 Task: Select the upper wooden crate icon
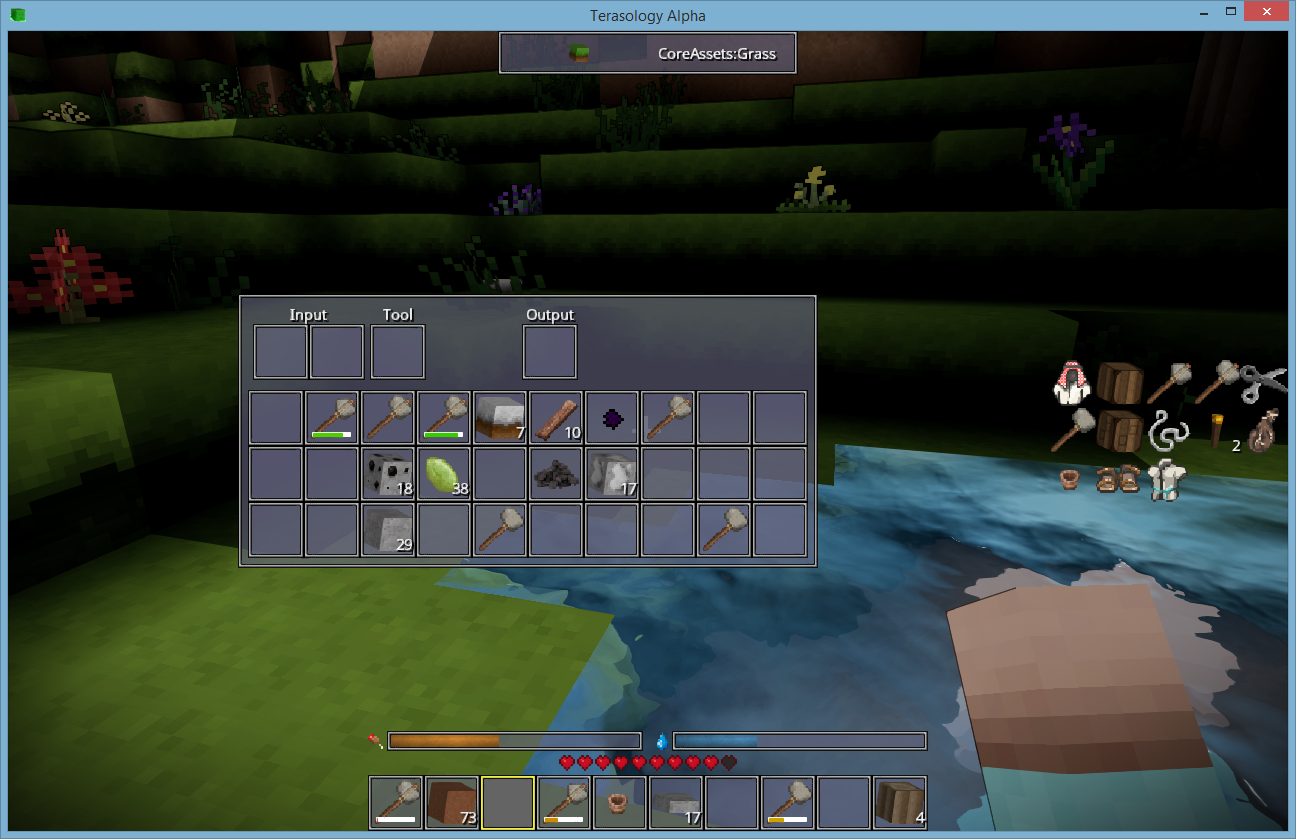[1119, 382]
